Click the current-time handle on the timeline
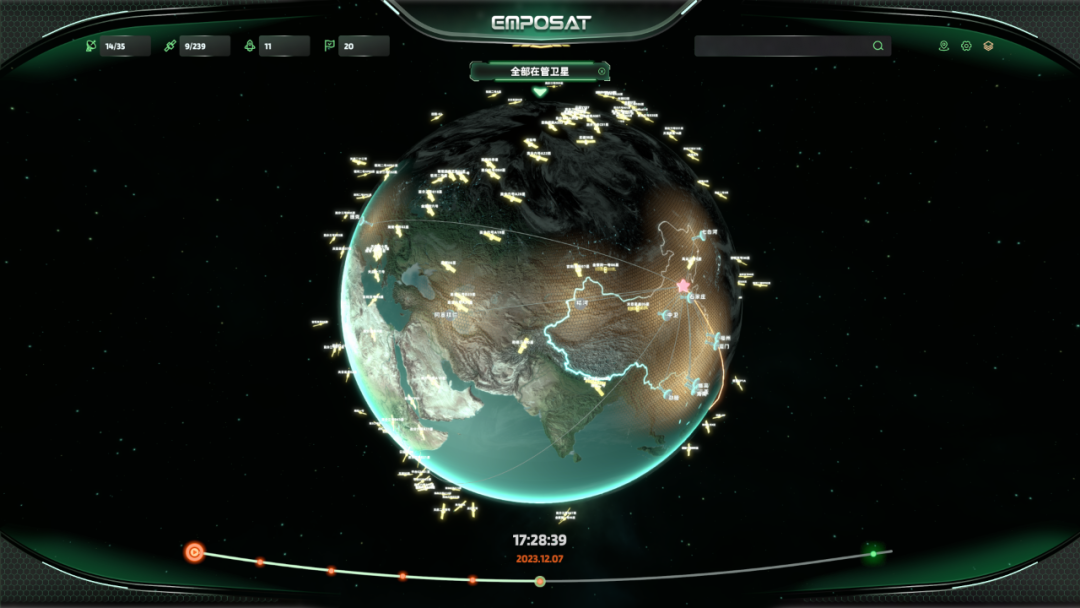This screenshot has width=1080, height=608. point(540,581)
